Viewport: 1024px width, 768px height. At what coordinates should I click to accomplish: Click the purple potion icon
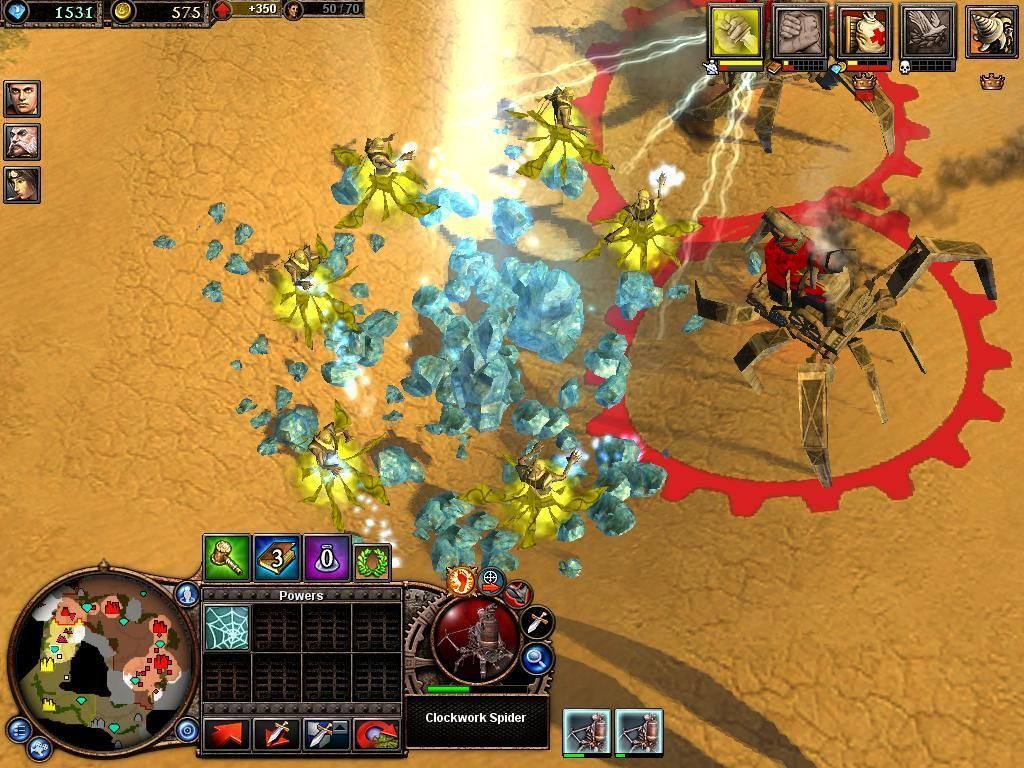(x=327, y=557)
